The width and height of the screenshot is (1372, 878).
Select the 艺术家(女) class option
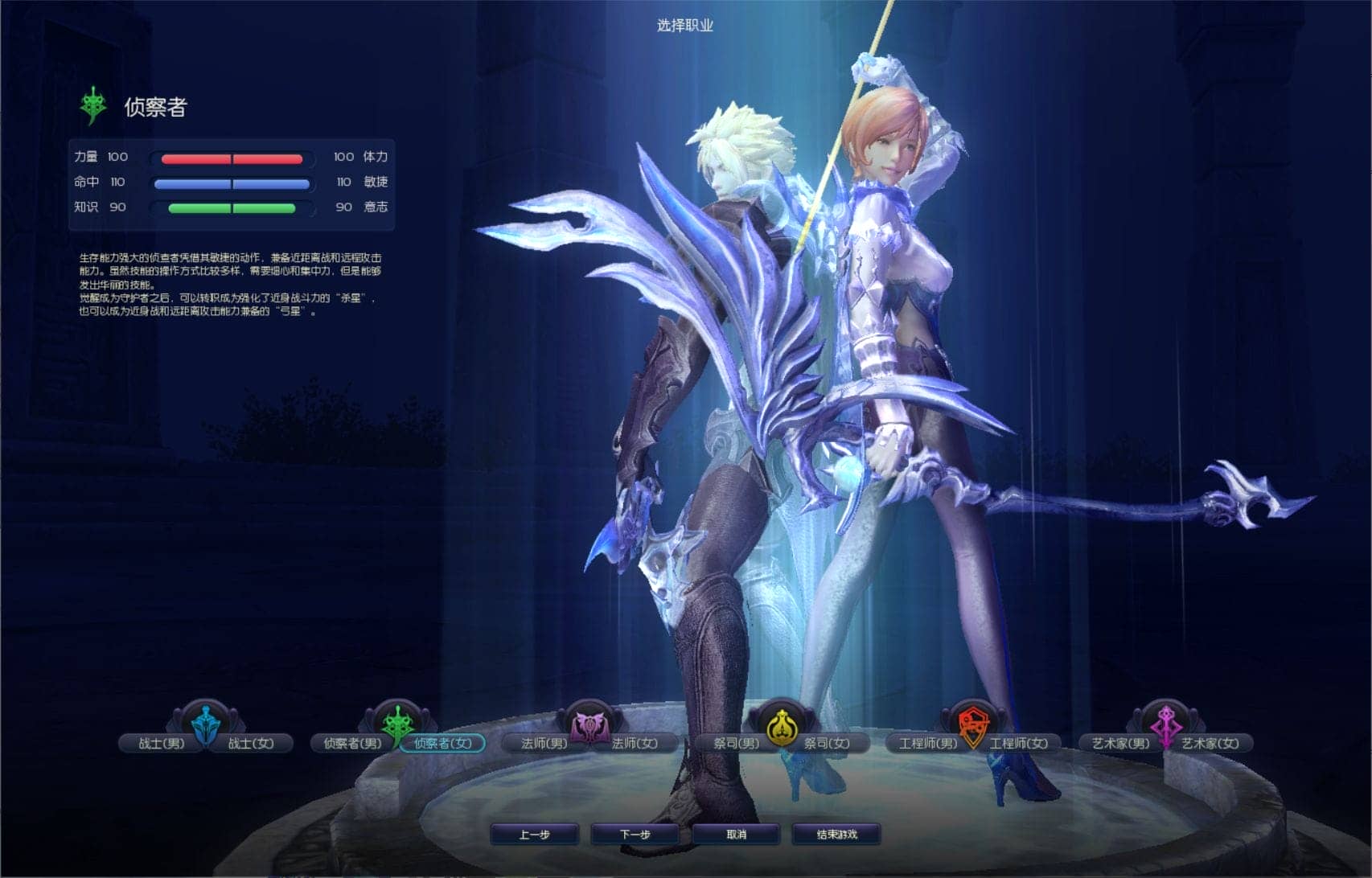point(1210,744)
